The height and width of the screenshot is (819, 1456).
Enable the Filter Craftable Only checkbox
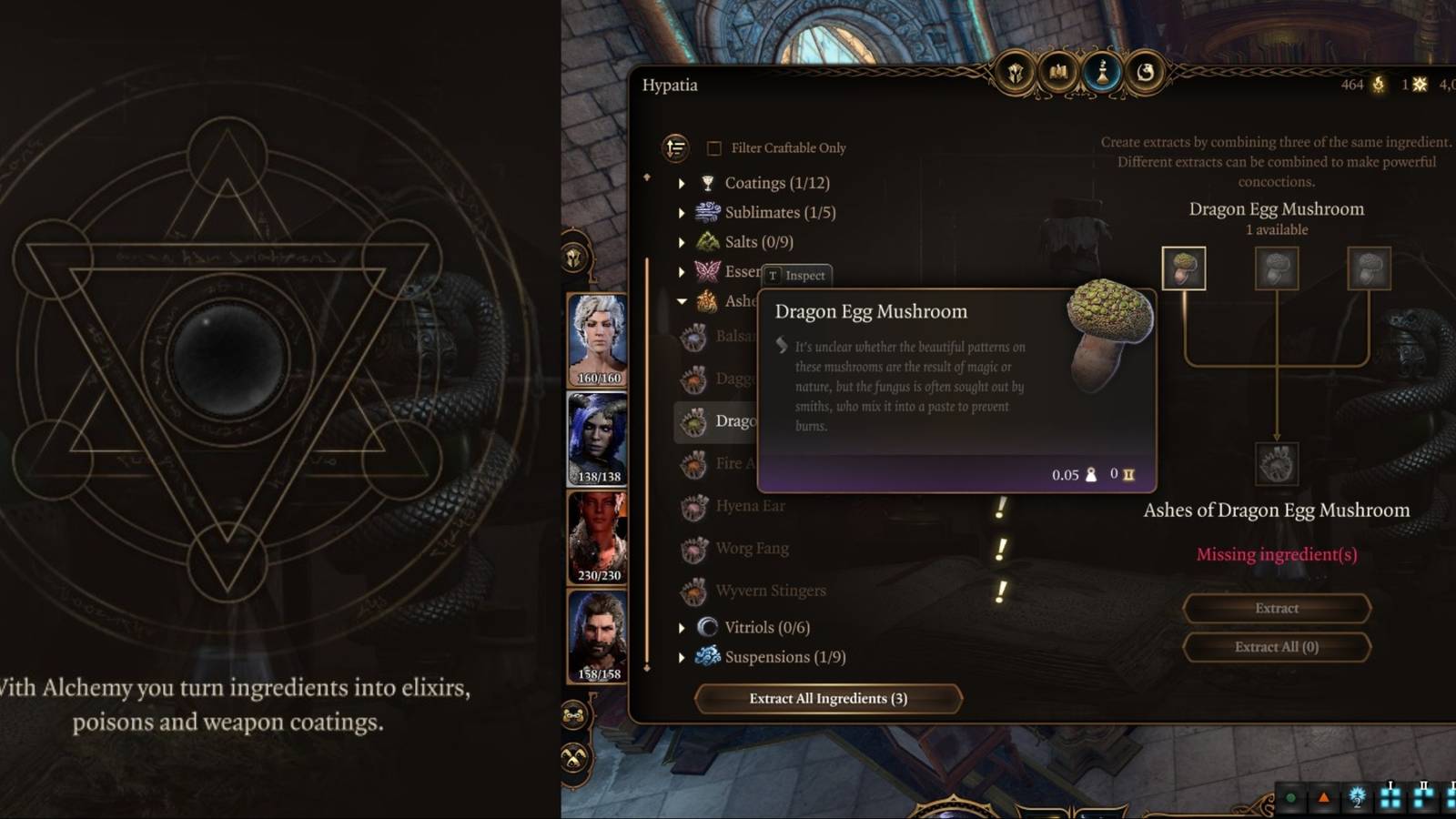(x=713, y=147)
